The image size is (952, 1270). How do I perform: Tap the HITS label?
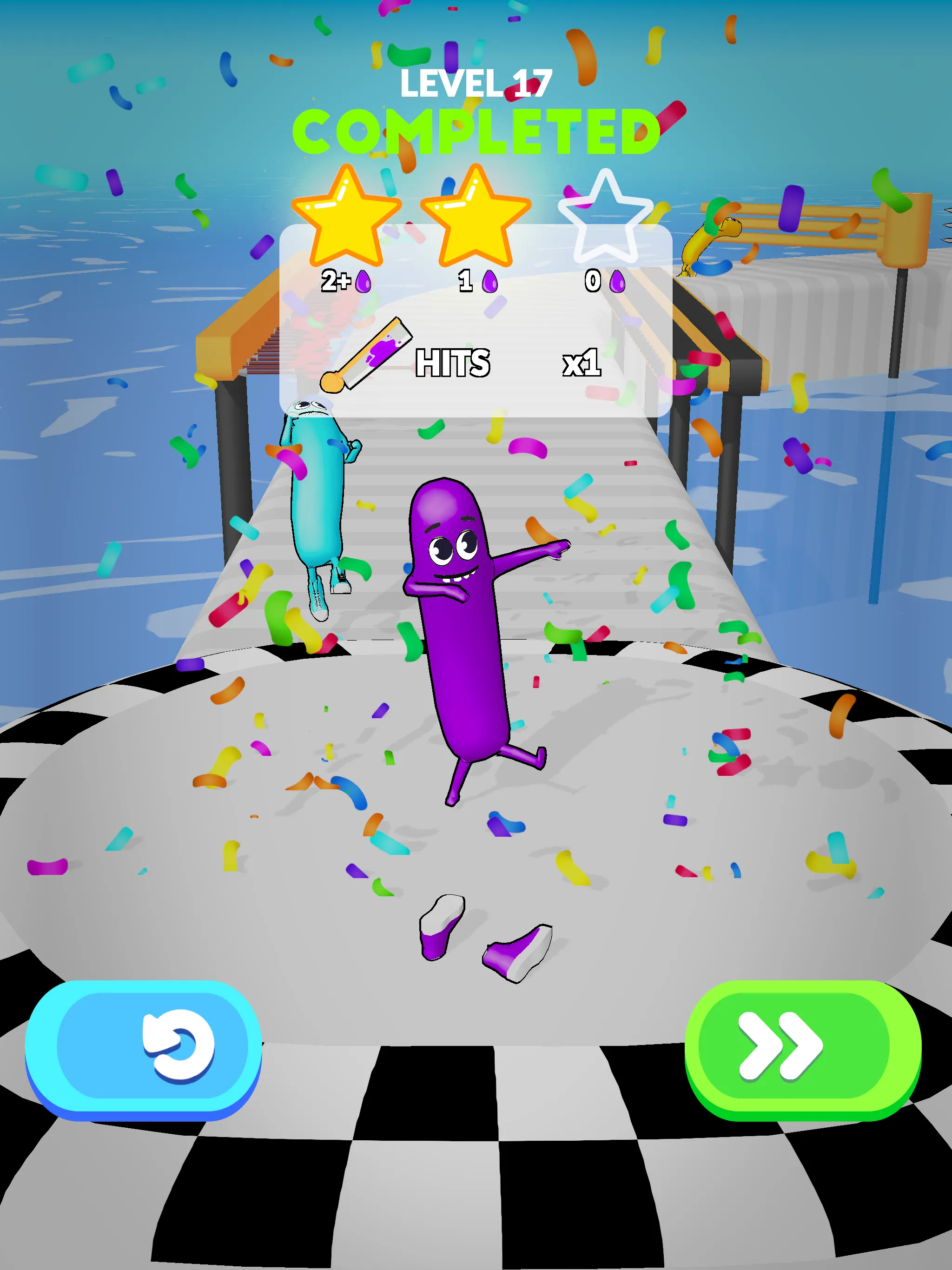pyautogui.click(x=454, y=363)
